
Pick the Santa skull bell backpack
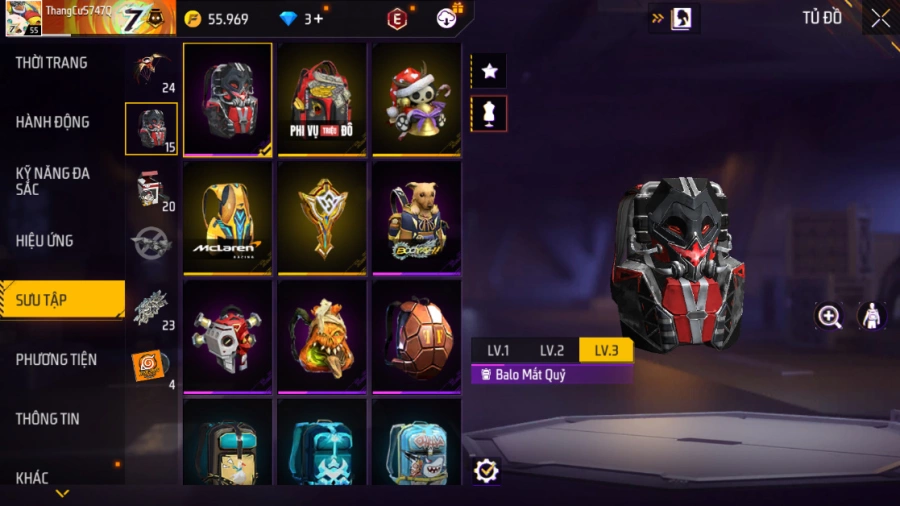click(x=416, y=98)
